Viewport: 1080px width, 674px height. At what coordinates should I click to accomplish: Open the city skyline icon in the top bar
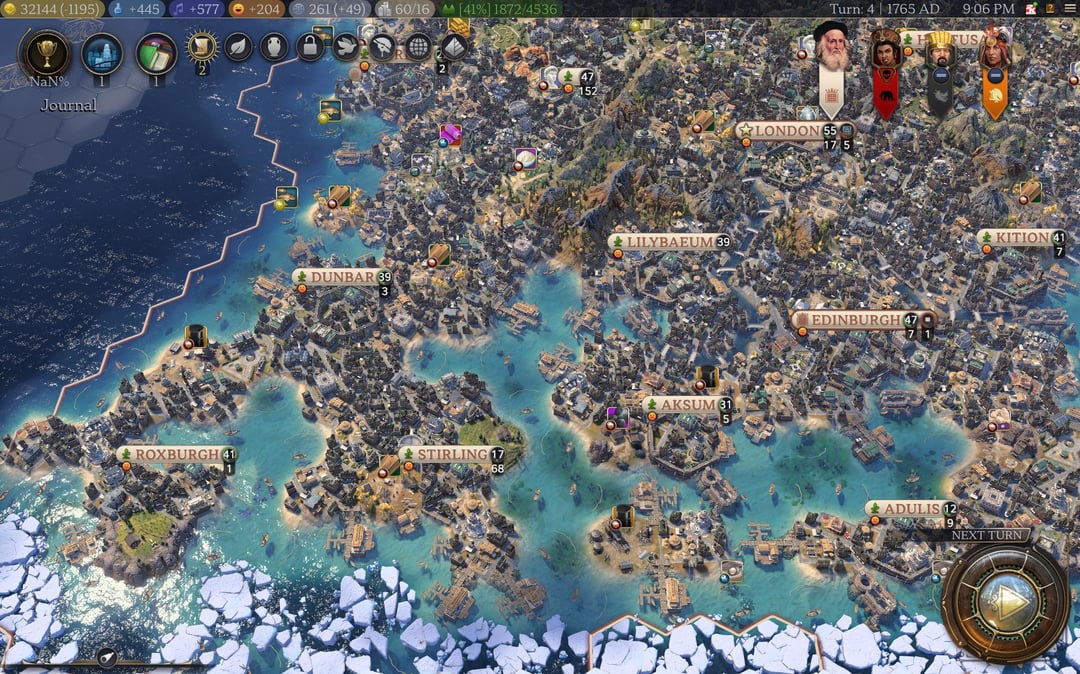[102, 53]
